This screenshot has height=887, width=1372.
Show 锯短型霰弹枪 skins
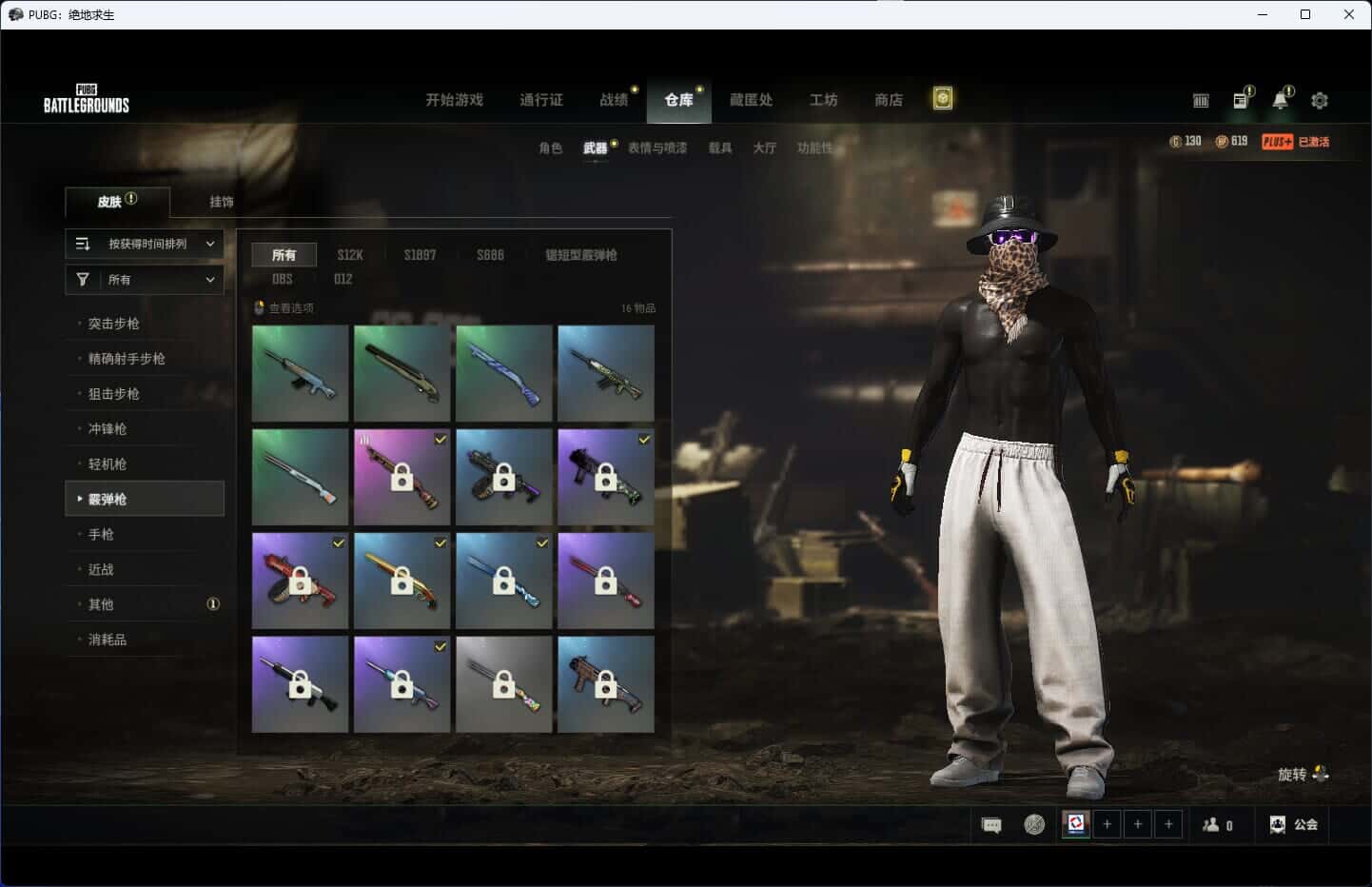coord(580,255)
